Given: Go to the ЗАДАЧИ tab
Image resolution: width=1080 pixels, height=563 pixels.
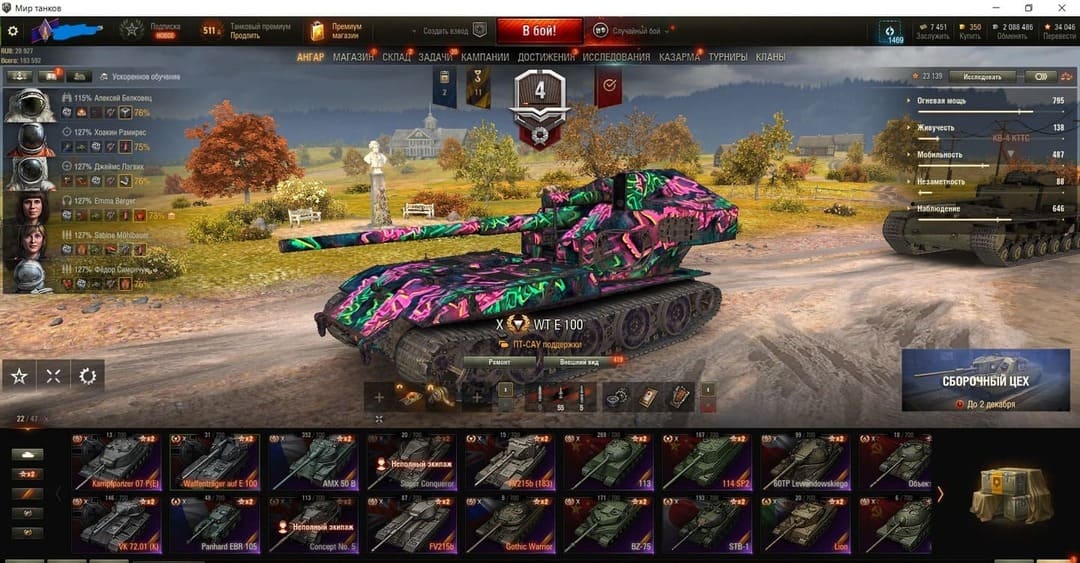Looking at the screenshot, I should (435, 57).
